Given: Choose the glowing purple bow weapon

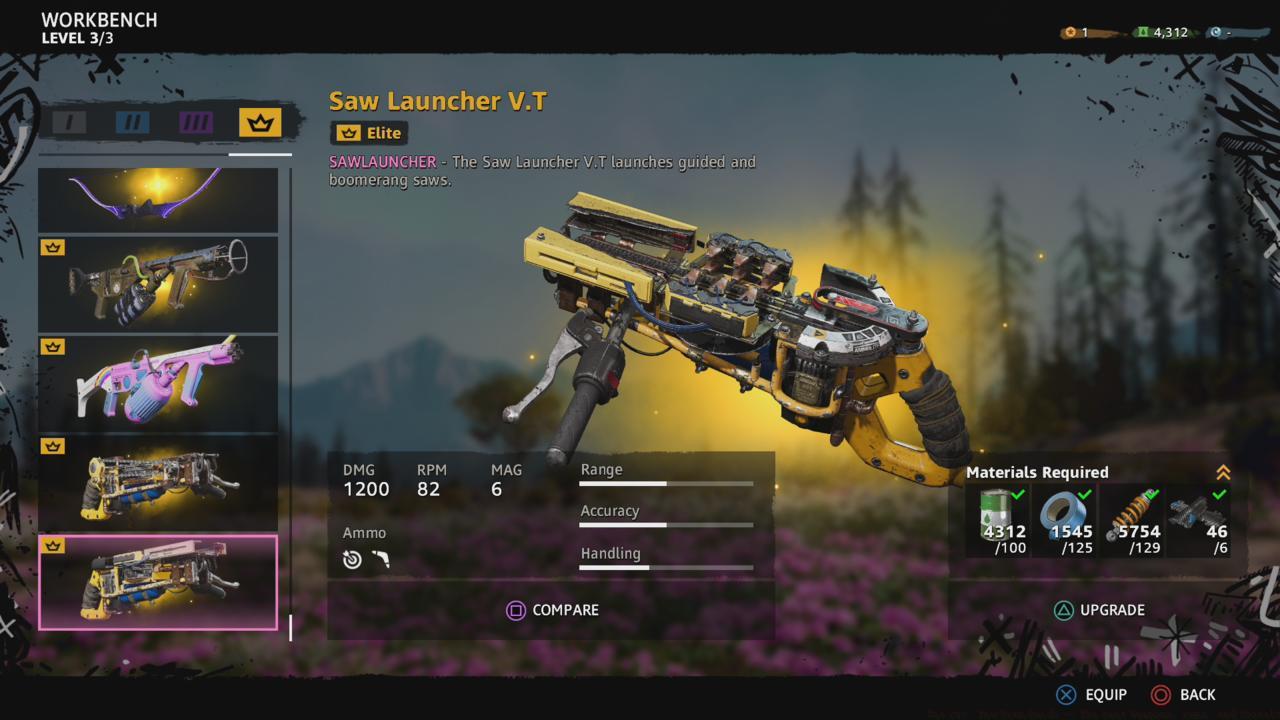Looking at the screenshot, I should 158,198.
